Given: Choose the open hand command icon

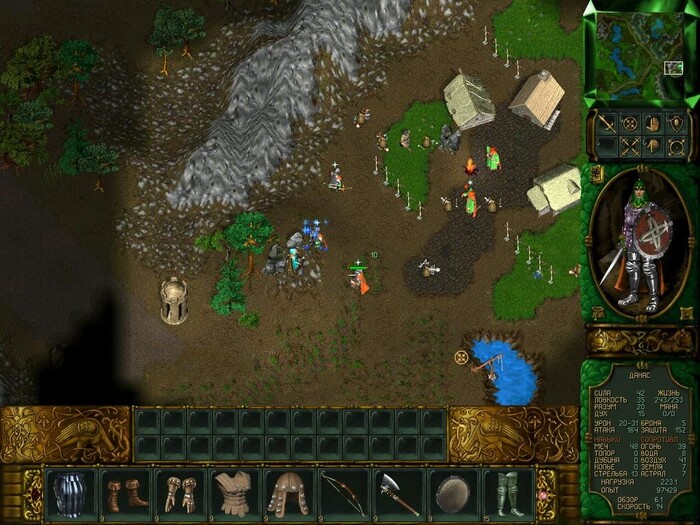Looking at the screenshot, I should [652, 125].
